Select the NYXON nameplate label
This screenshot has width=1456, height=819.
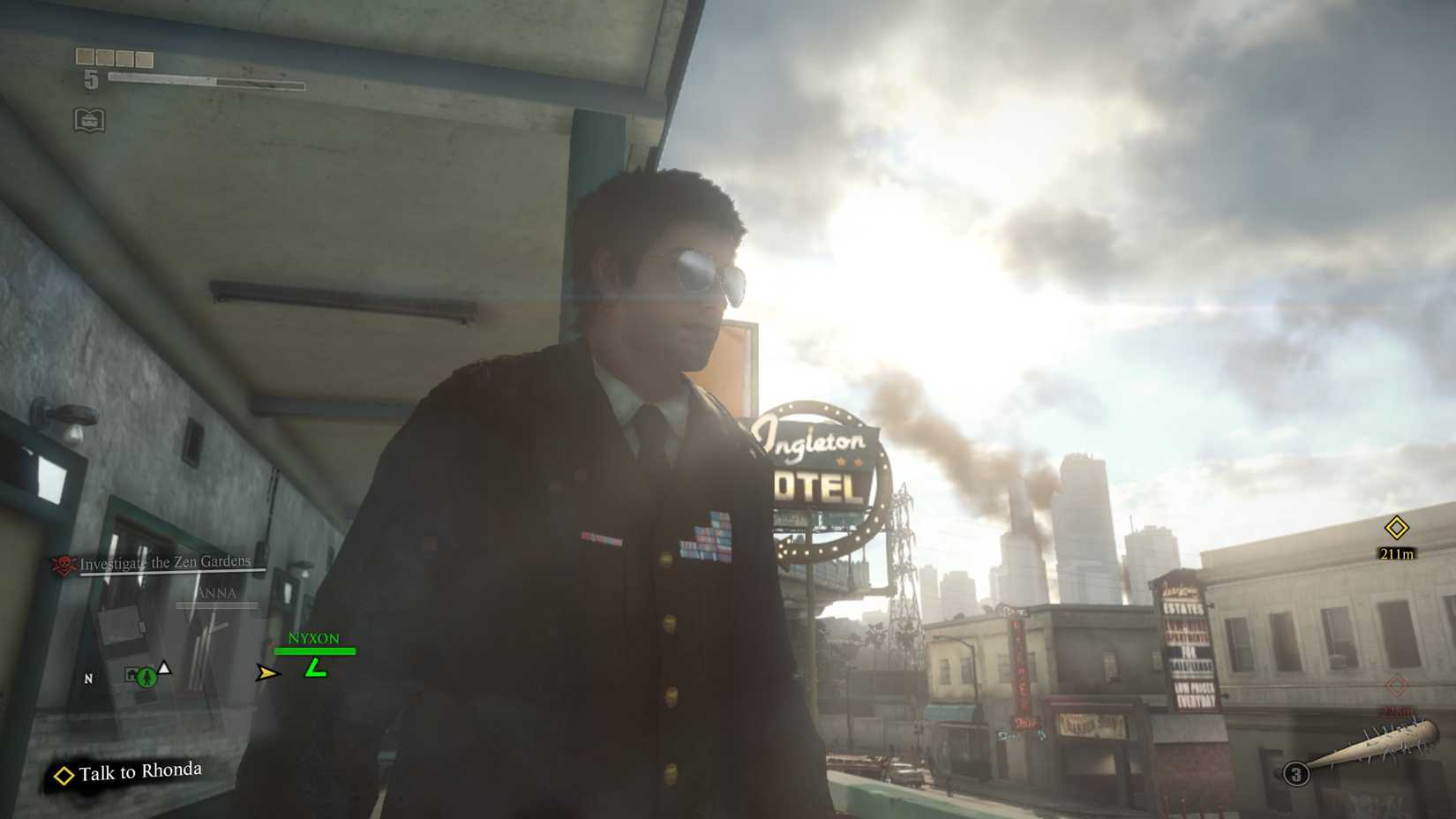[x=315, y=637]
